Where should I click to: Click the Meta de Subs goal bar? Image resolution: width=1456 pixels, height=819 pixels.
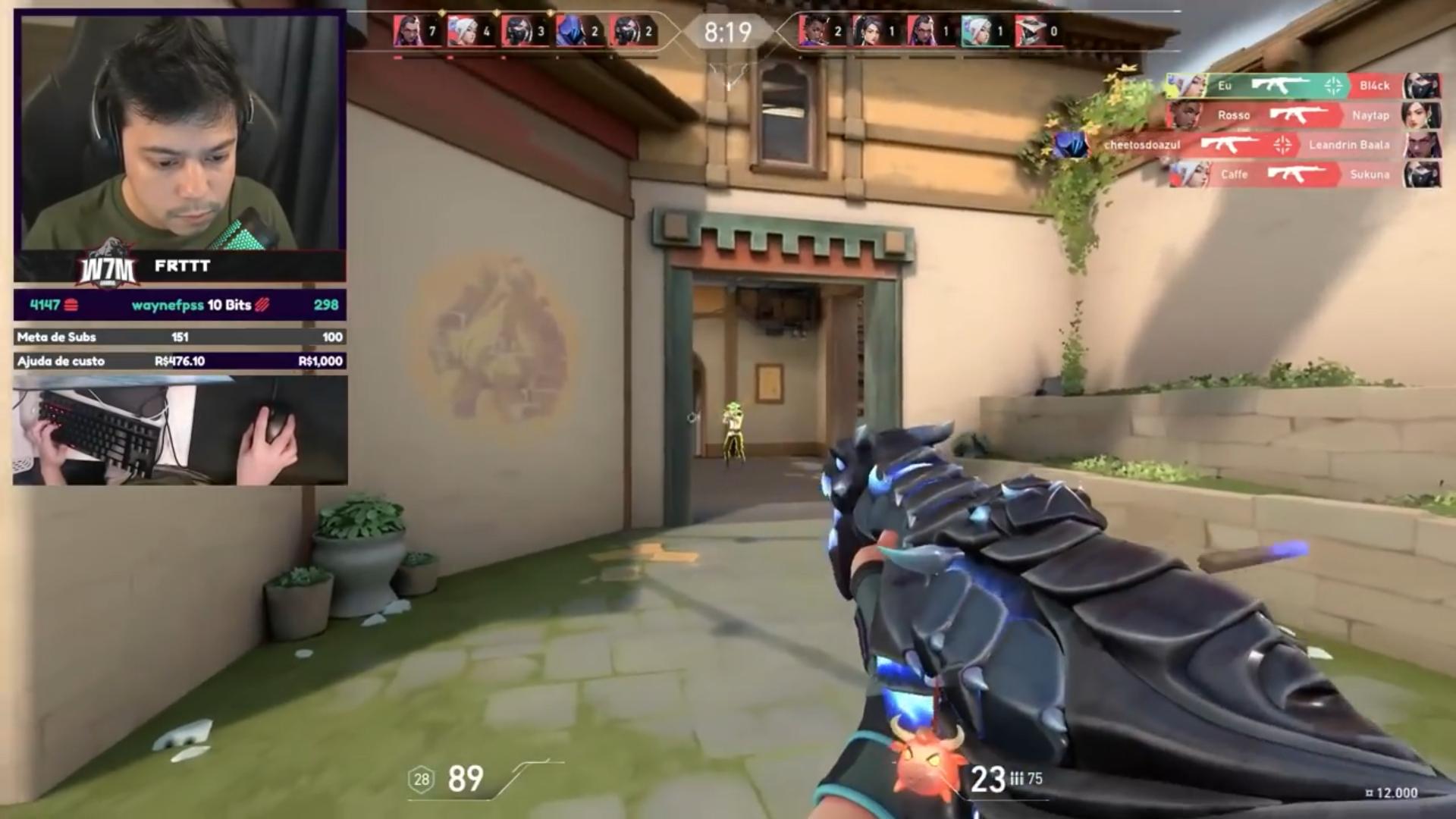click(180, 337)
